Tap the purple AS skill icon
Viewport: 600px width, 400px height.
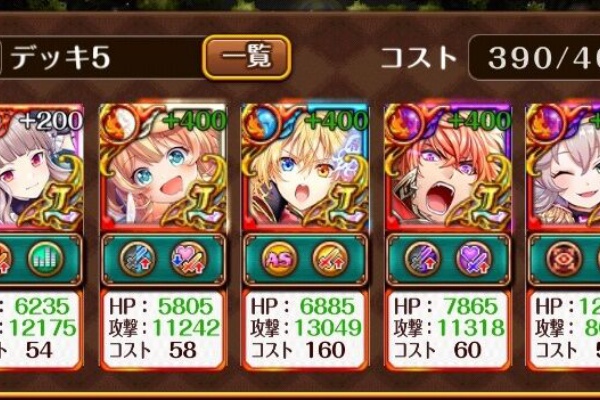[x=281, y=259]
